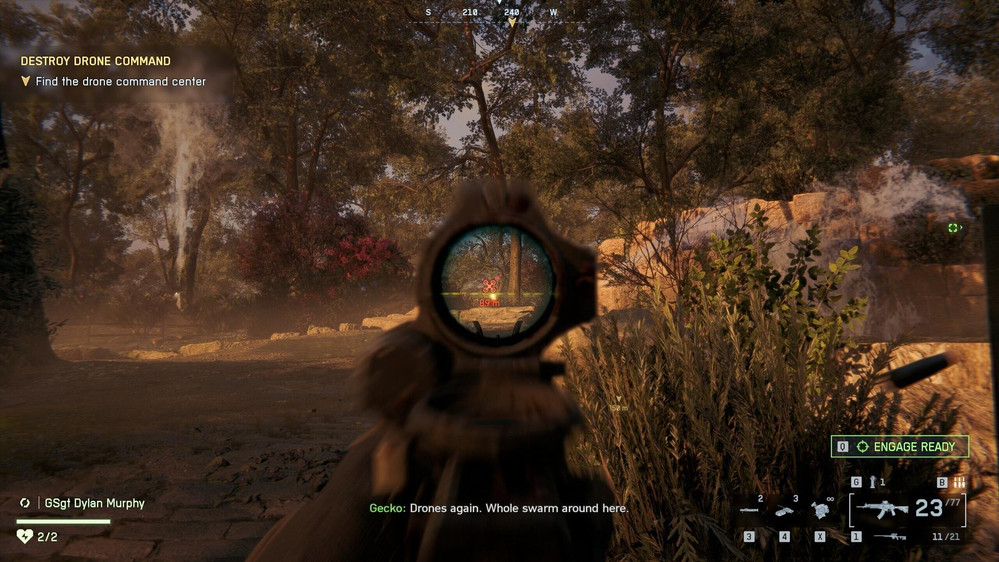Open the Destroy Drone Command objective tracker

click(x=96, y=61)
